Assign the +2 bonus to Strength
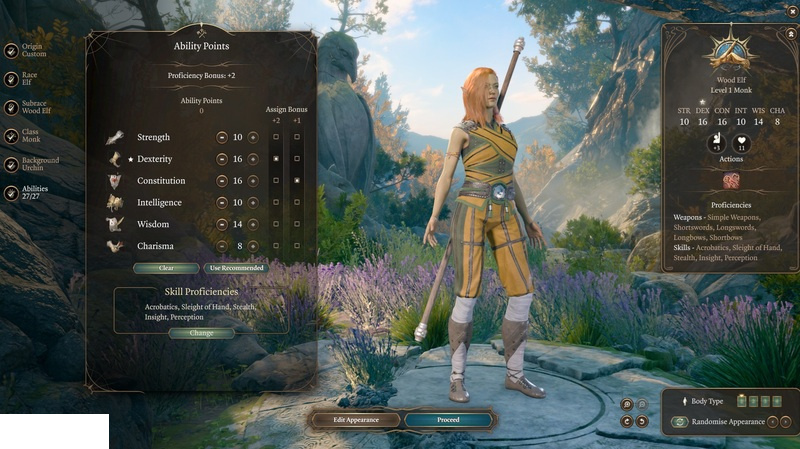800x449 pixels. tap(276, 137)
